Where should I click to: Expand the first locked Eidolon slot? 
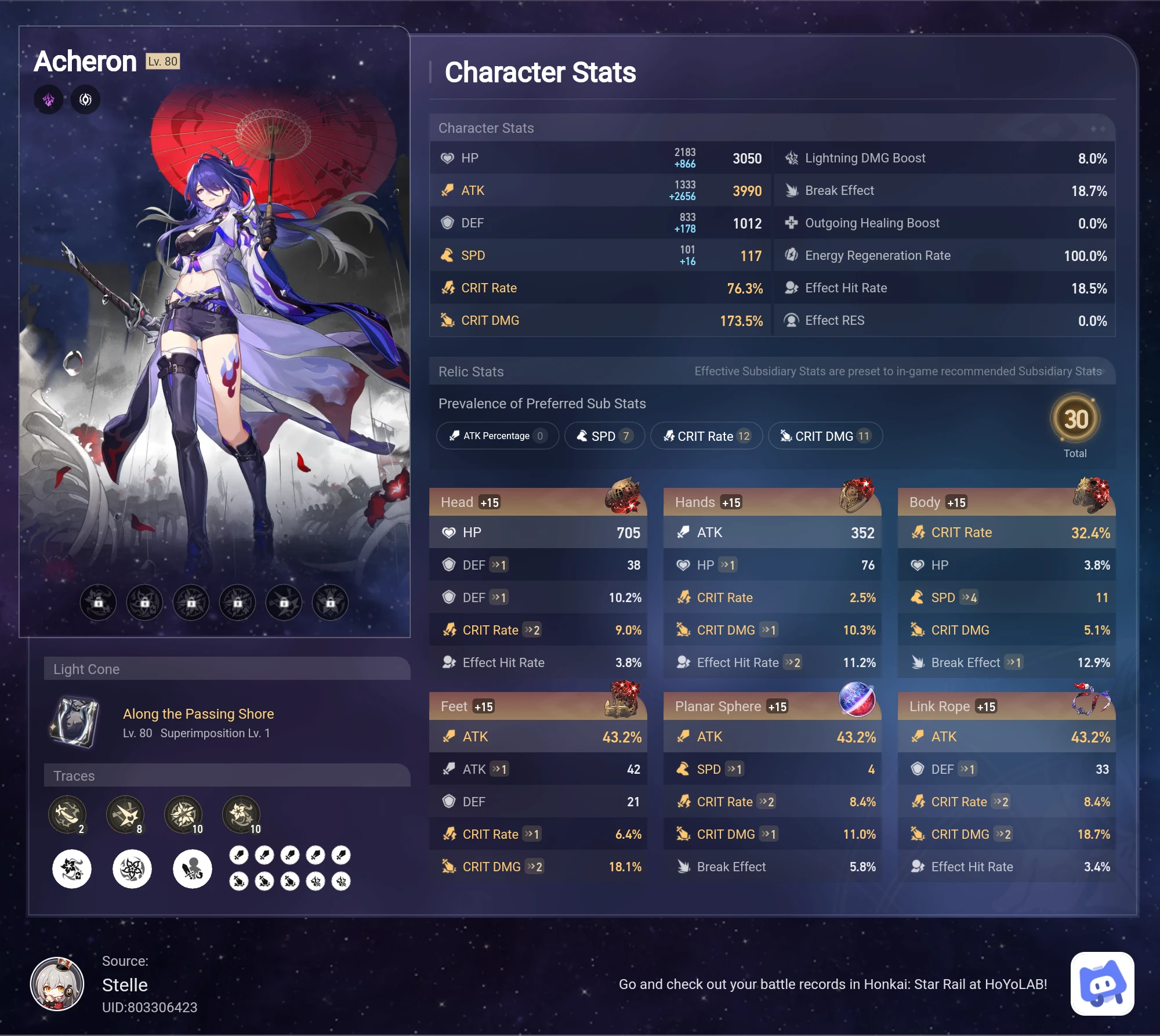[x=98, y=602]
